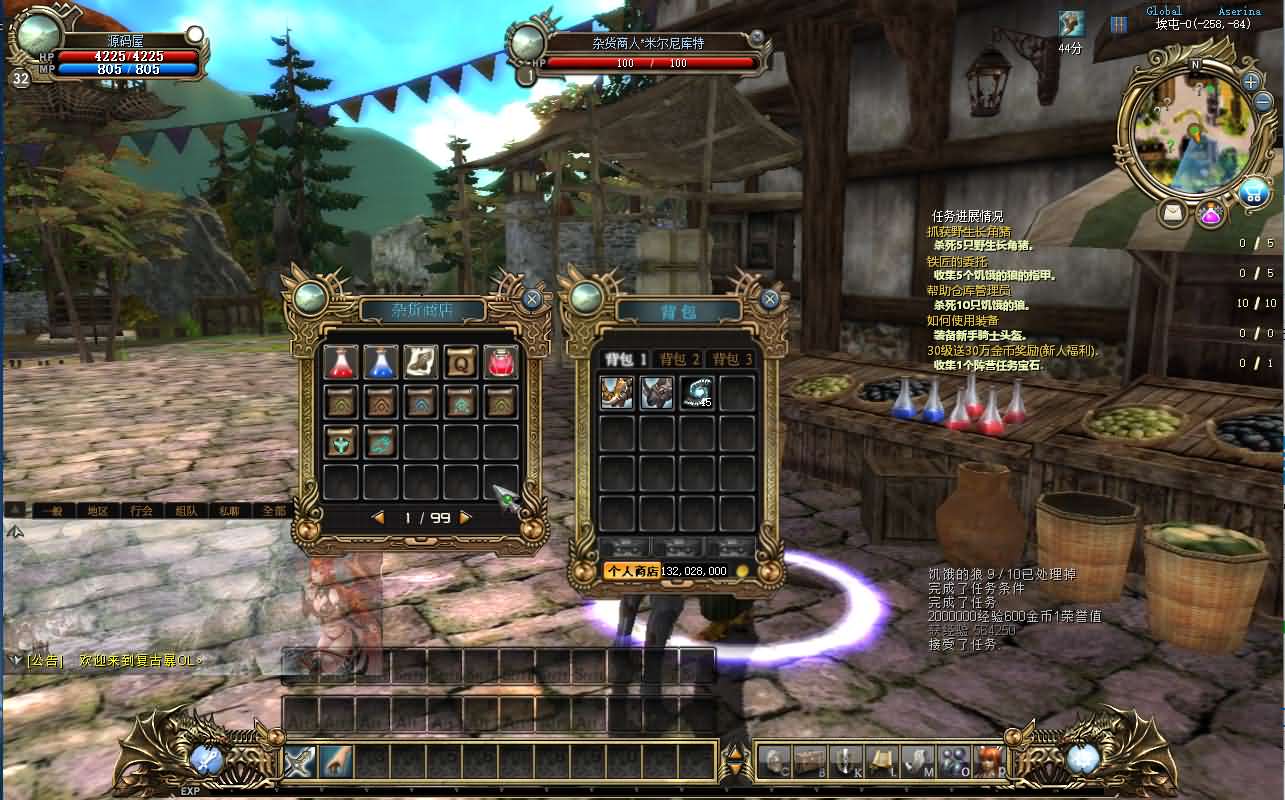Go to previous shop page arrow
Image resolution: width=1285 pixels, height=800 pixels.
(378, 517)
